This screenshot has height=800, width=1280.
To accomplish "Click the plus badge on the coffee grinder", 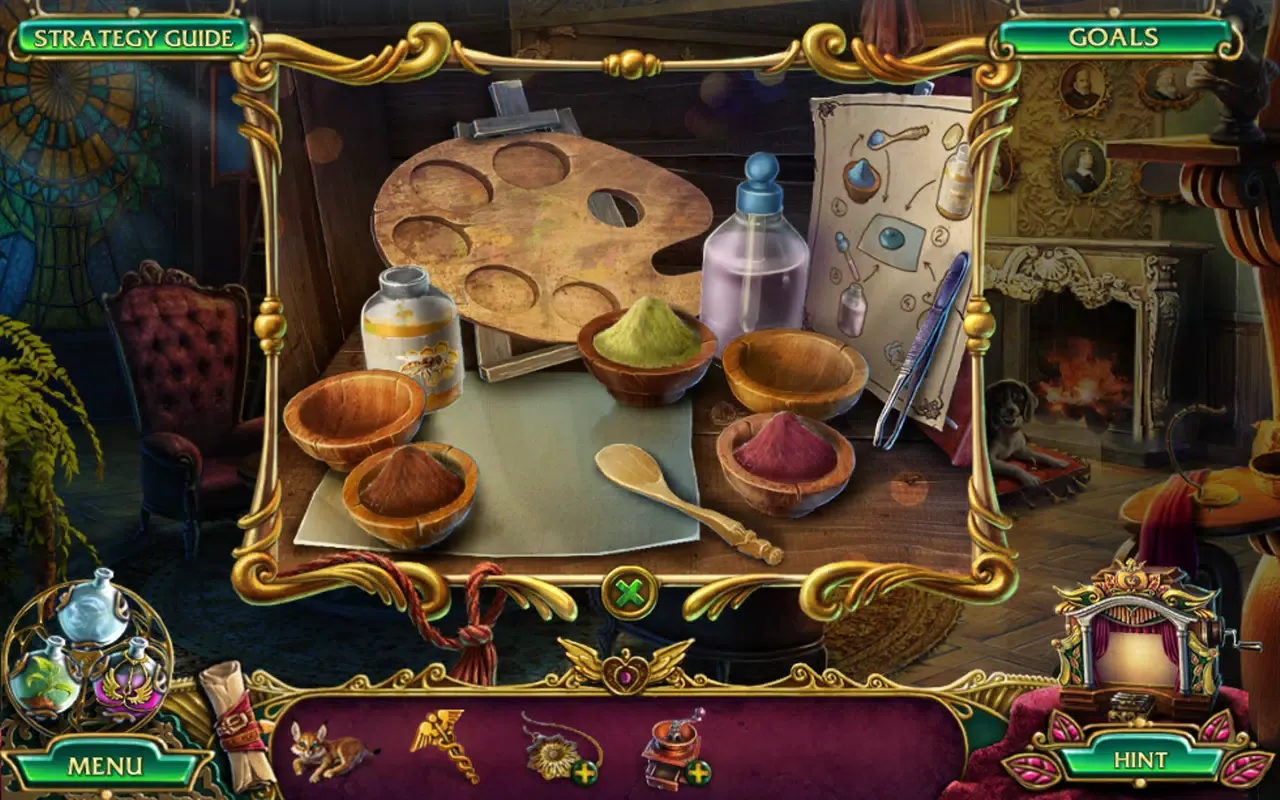I will pos(699,774).
